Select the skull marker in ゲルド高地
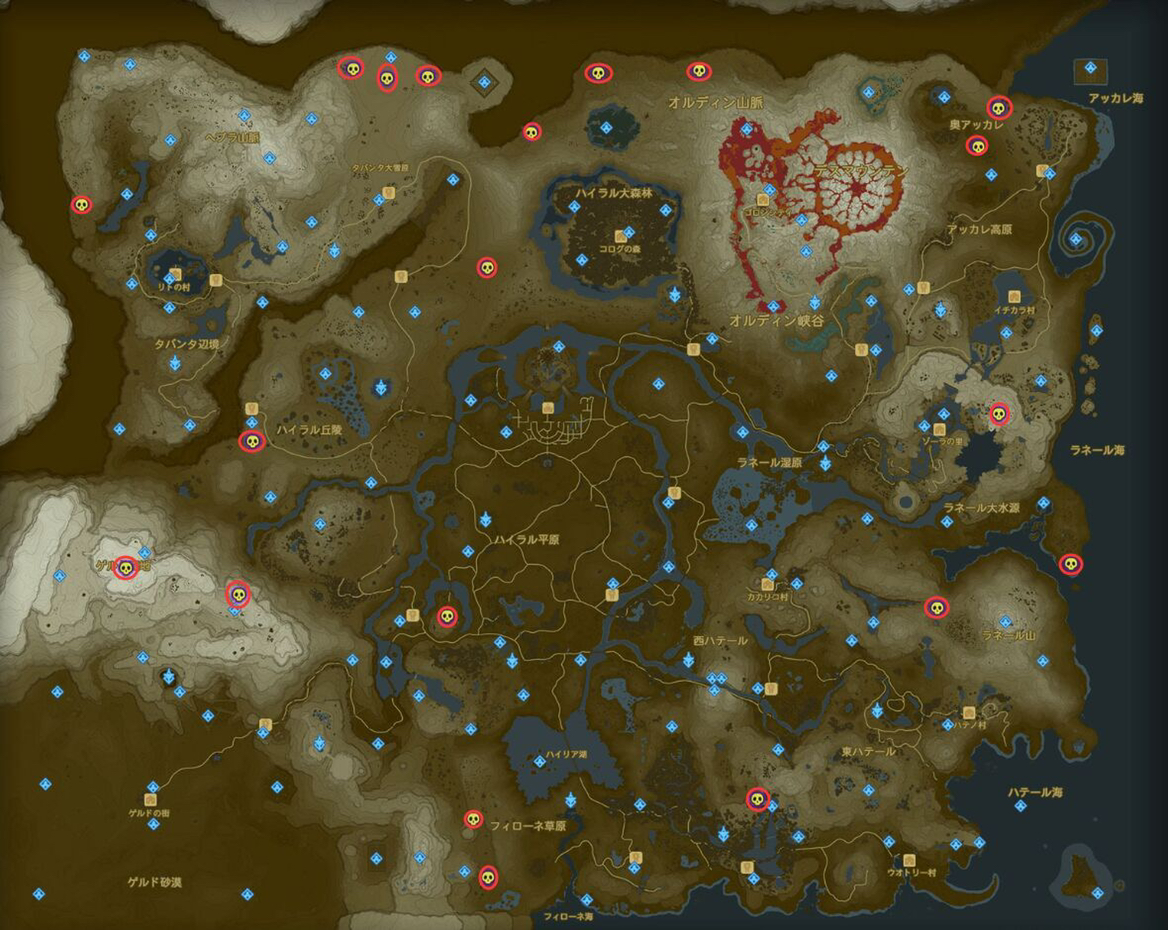 click(125, 568)
